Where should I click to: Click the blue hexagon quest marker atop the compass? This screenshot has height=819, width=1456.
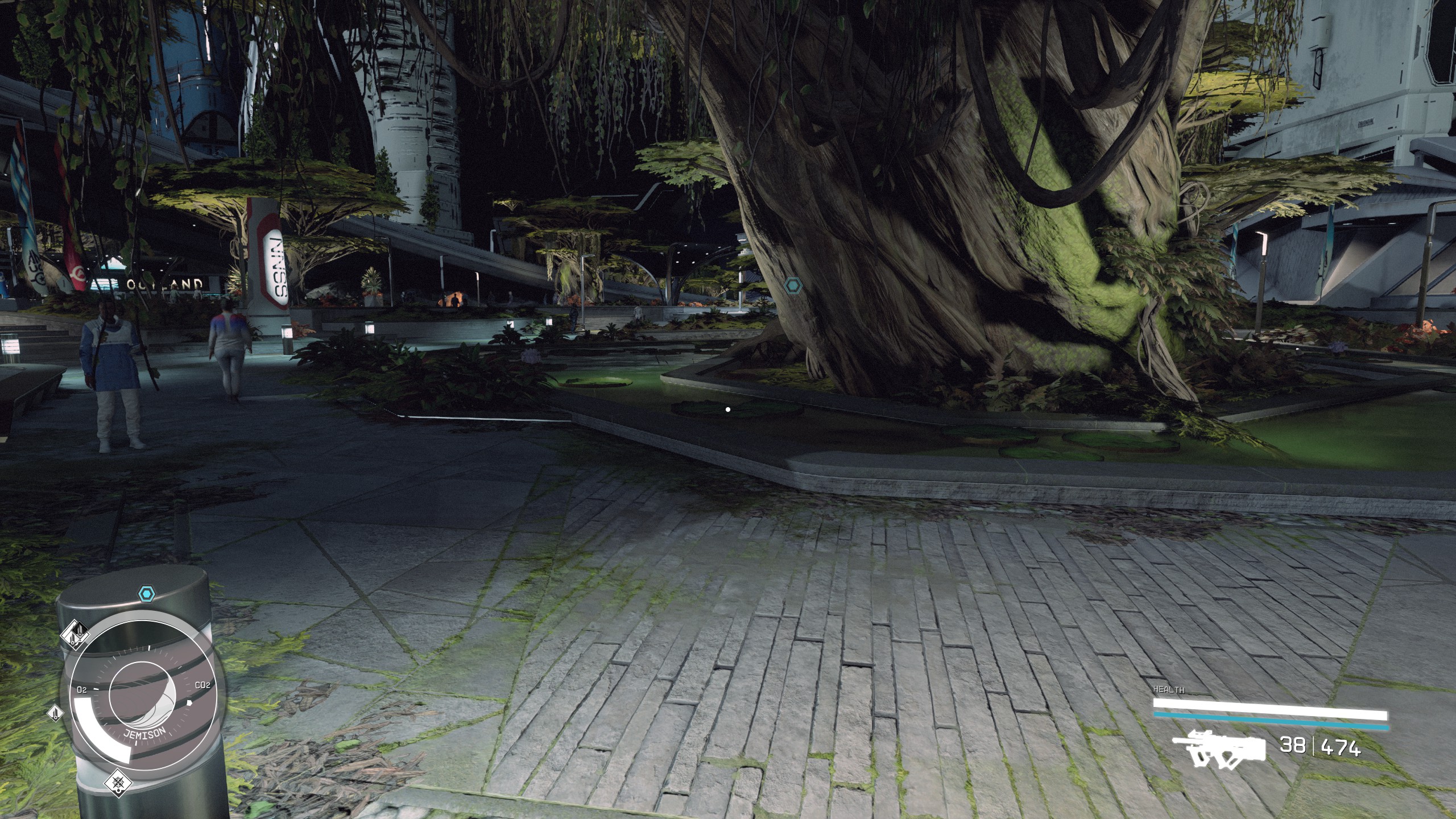pyautogui.click(x=147, y=595)
